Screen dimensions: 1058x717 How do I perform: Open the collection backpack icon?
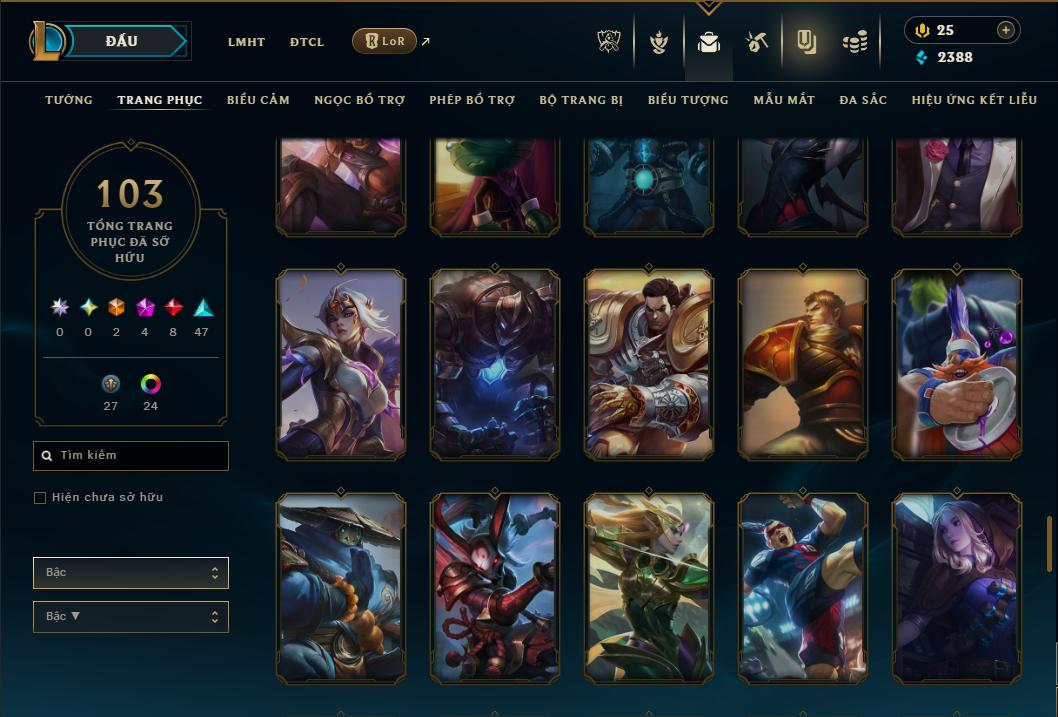pyautogui.click(x=709, y=42)
